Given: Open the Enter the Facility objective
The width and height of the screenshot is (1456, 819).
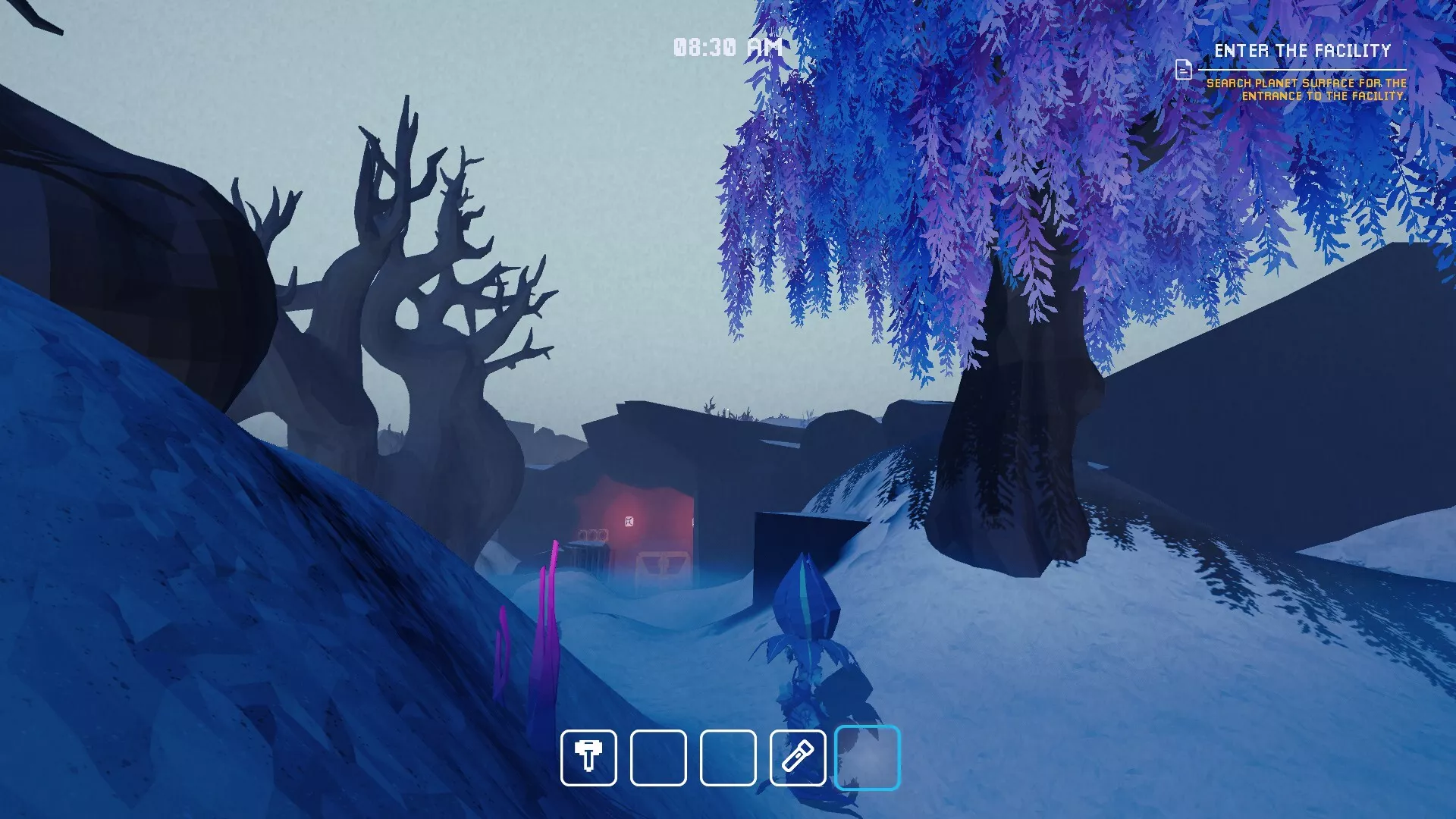Looking at the screenshot, I should coord(1302,51).
